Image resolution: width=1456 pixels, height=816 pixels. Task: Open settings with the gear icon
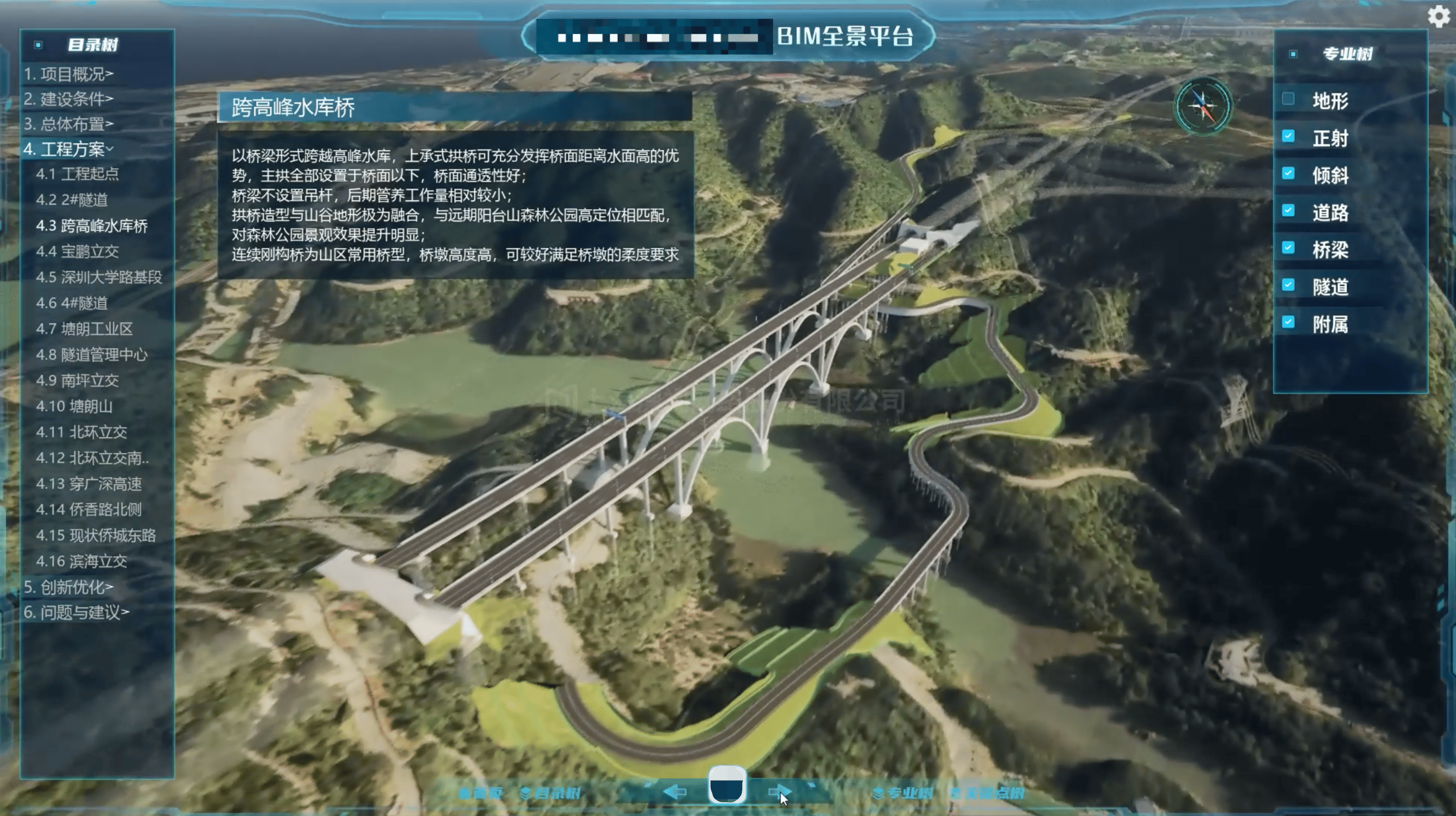(1438, 16)
